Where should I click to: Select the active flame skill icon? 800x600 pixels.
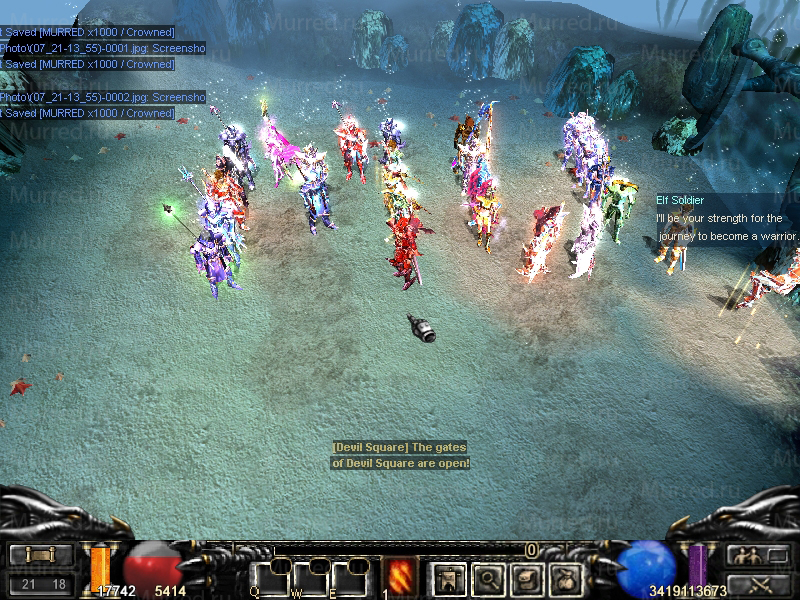[x=401, y=575]
